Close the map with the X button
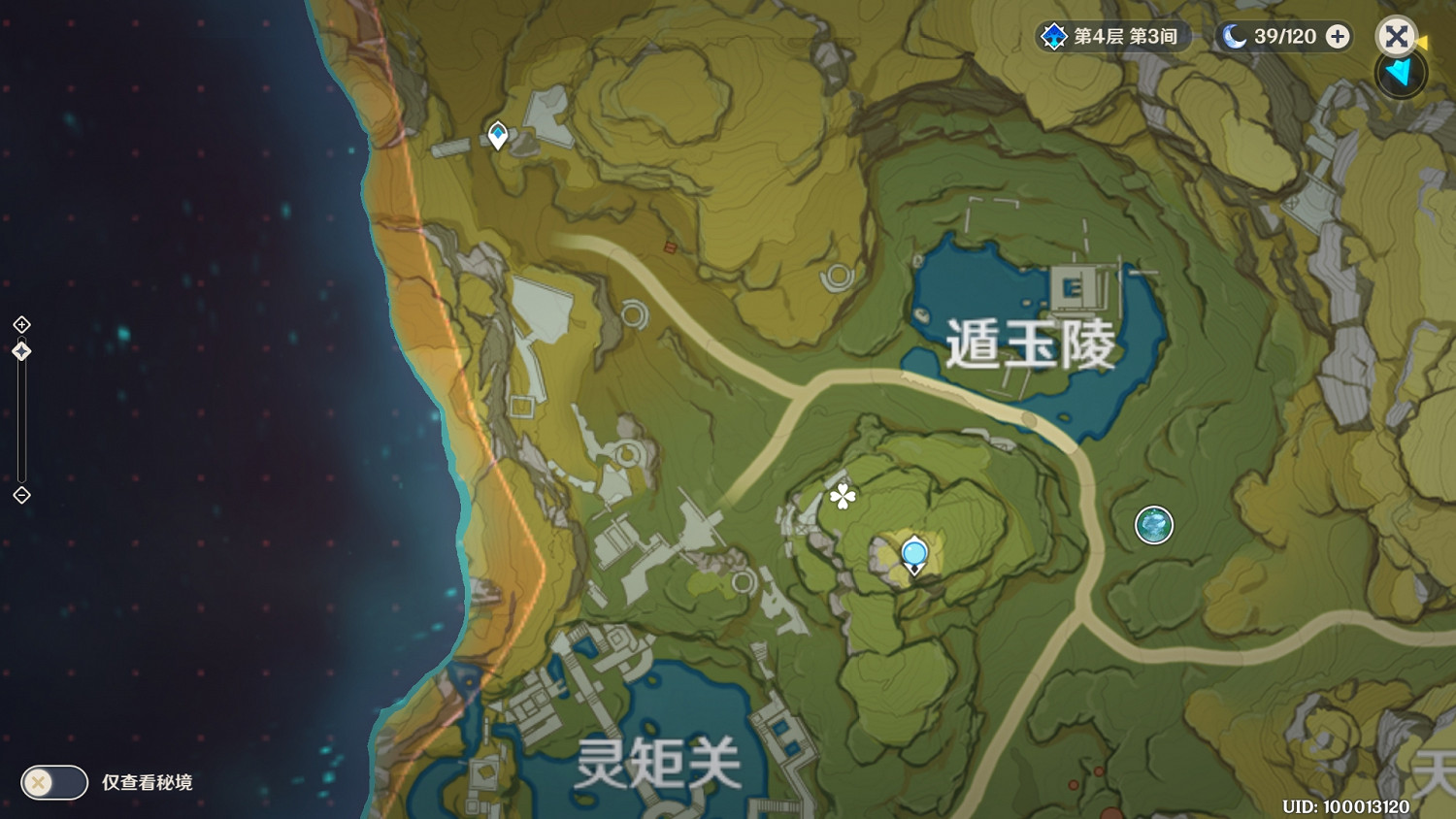 (x=1396, y=37)
